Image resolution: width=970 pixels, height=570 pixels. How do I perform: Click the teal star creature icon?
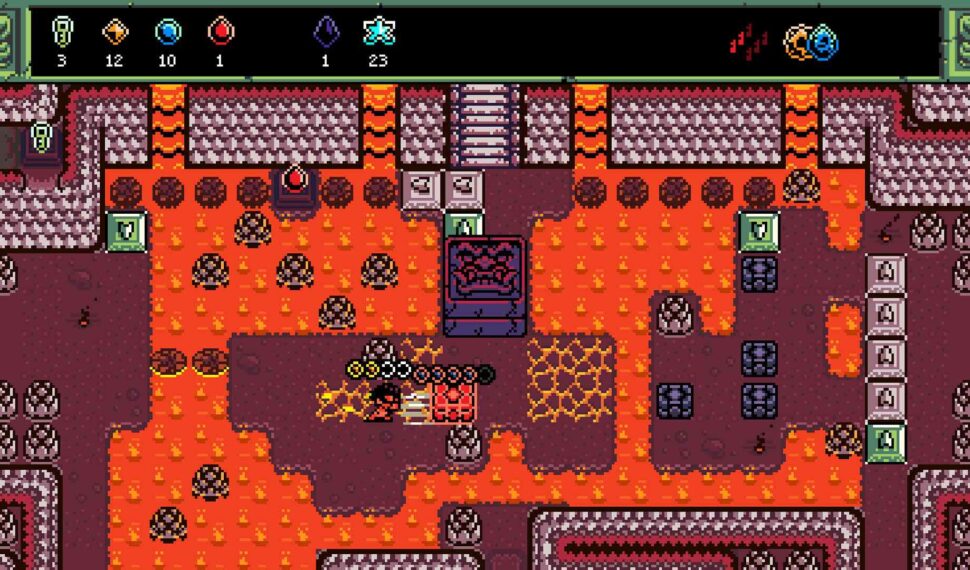[379, 32]
